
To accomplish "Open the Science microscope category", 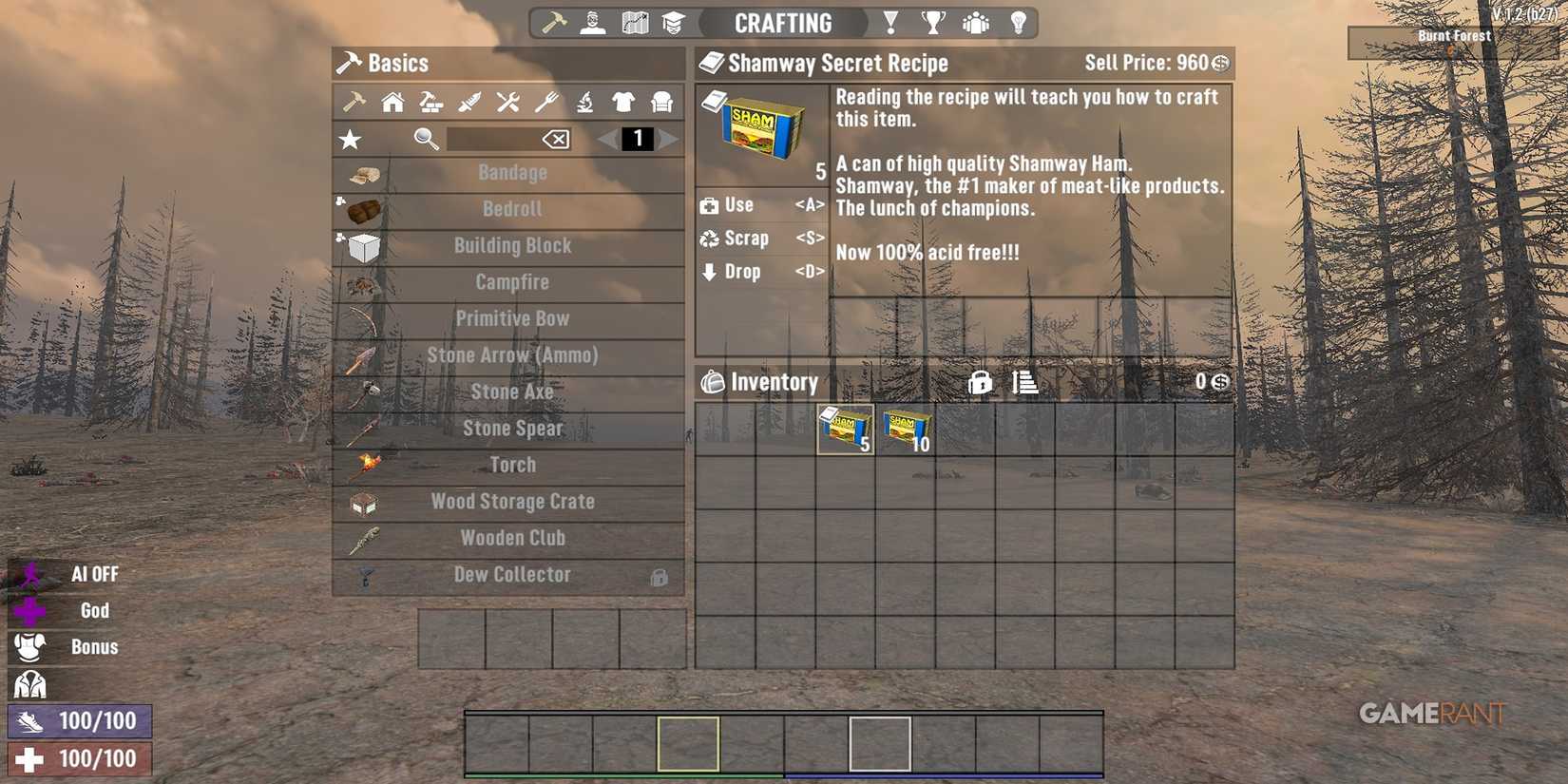I will 584,102.
